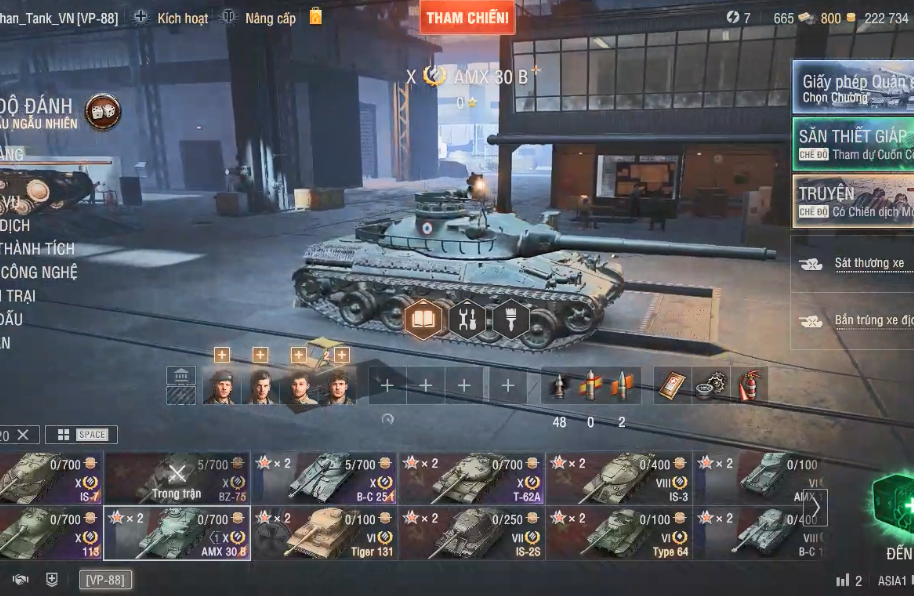This screenshot has height=596, width=914.
Task: Open the VP-88 clan chat tab
Action: 105,580
